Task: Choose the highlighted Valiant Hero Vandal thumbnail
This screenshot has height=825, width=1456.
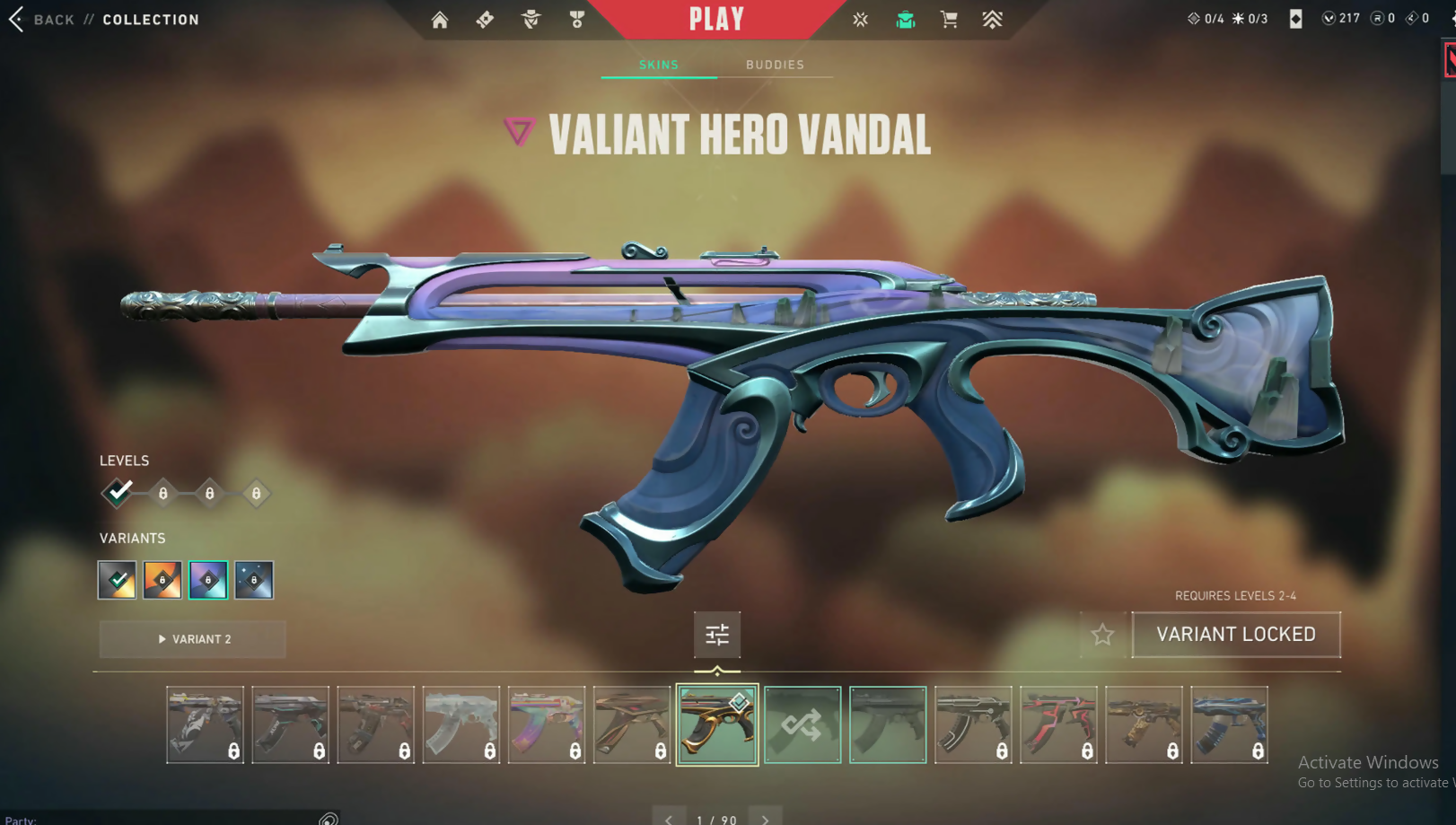Action: [716, 724]
